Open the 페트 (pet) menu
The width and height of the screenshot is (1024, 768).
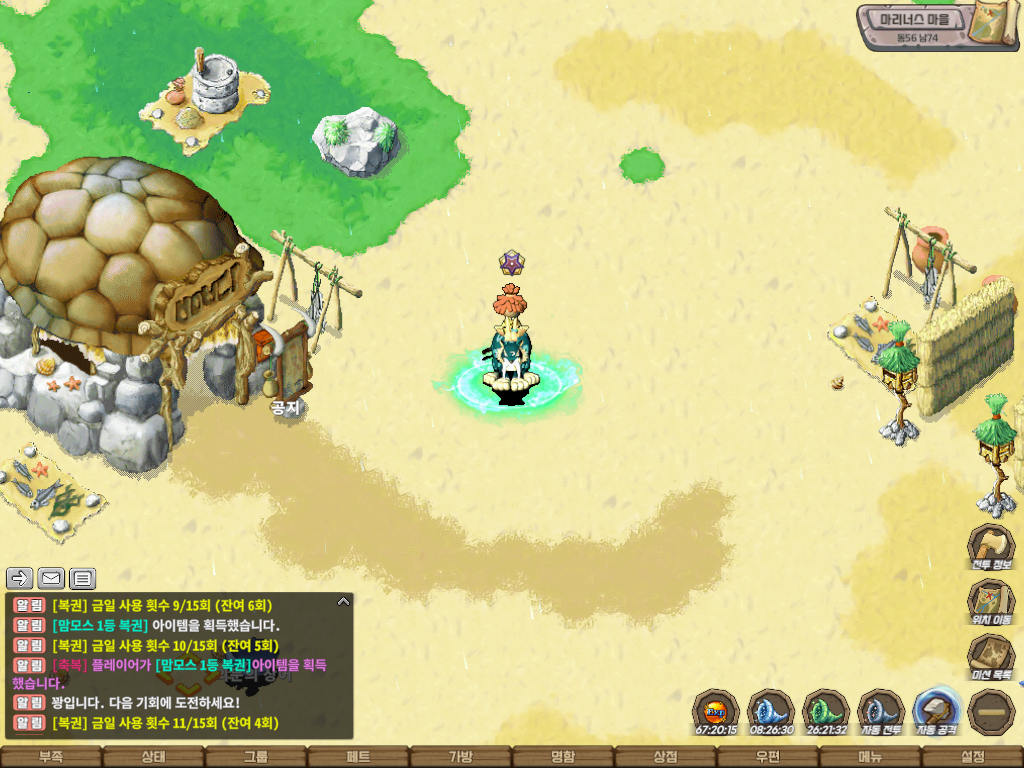(x=358, y=757)
